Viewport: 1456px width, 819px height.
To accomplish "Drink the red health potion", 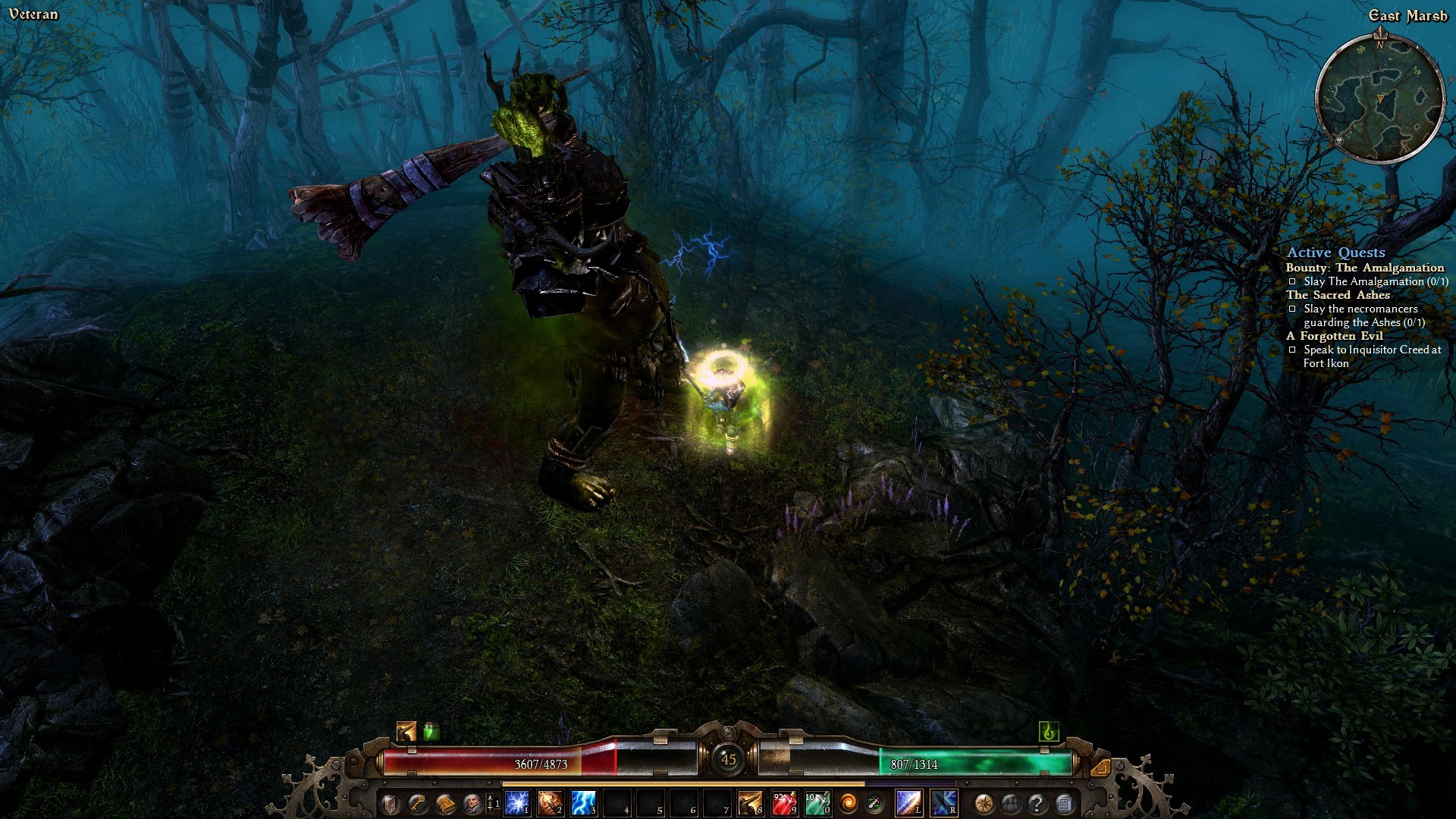I will click(784, 802).
